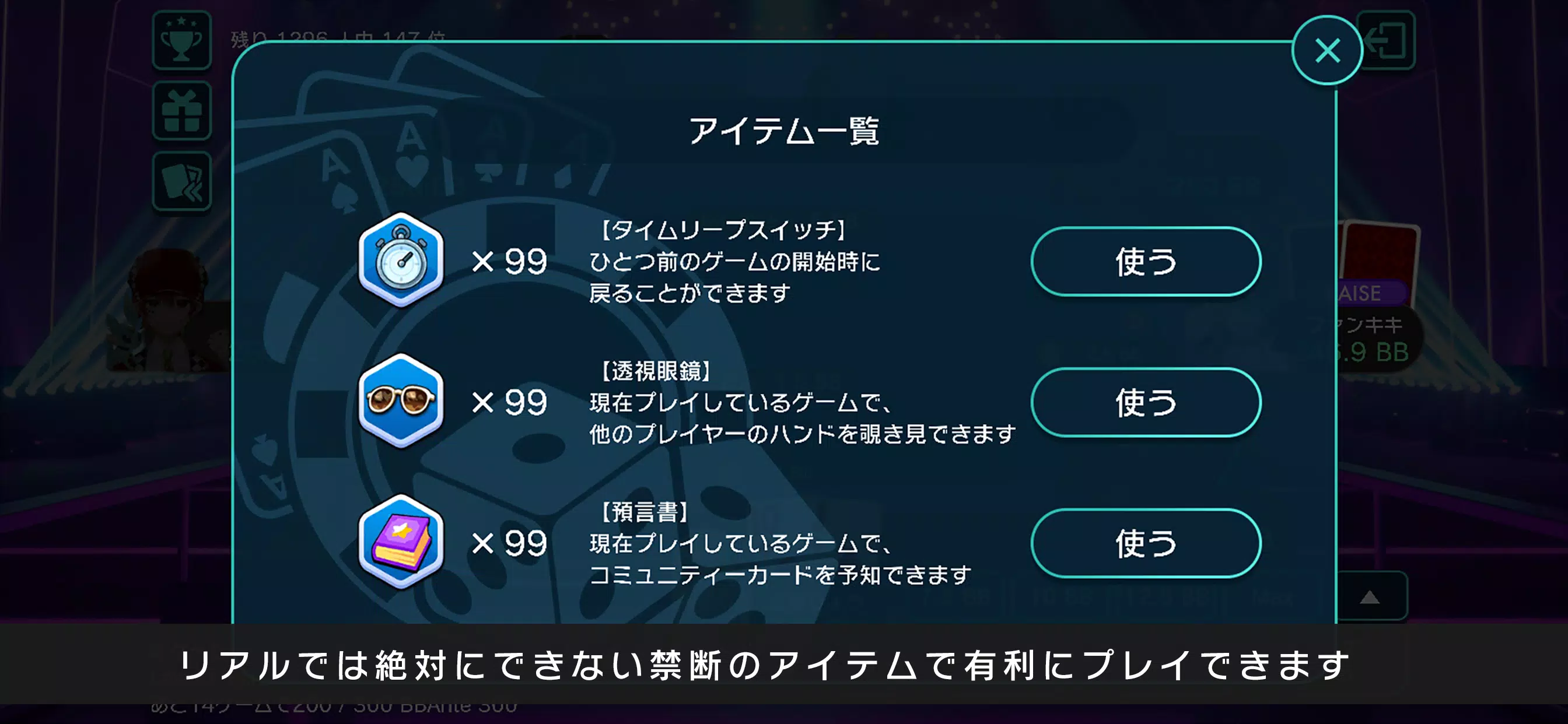
Task: Use the Time Leap Switch item
Action: coord(1144,261)
